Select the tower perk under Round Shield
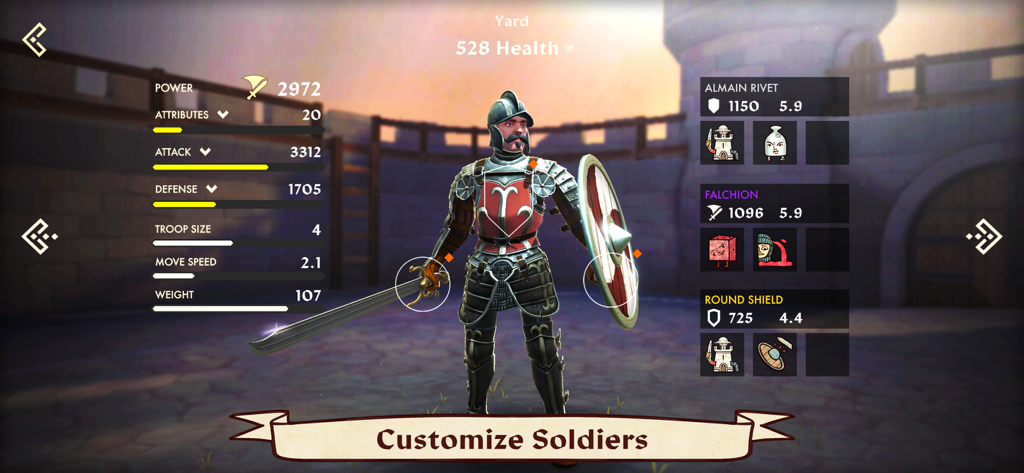This screenshot has width=1024, height=473. point(722,355)
